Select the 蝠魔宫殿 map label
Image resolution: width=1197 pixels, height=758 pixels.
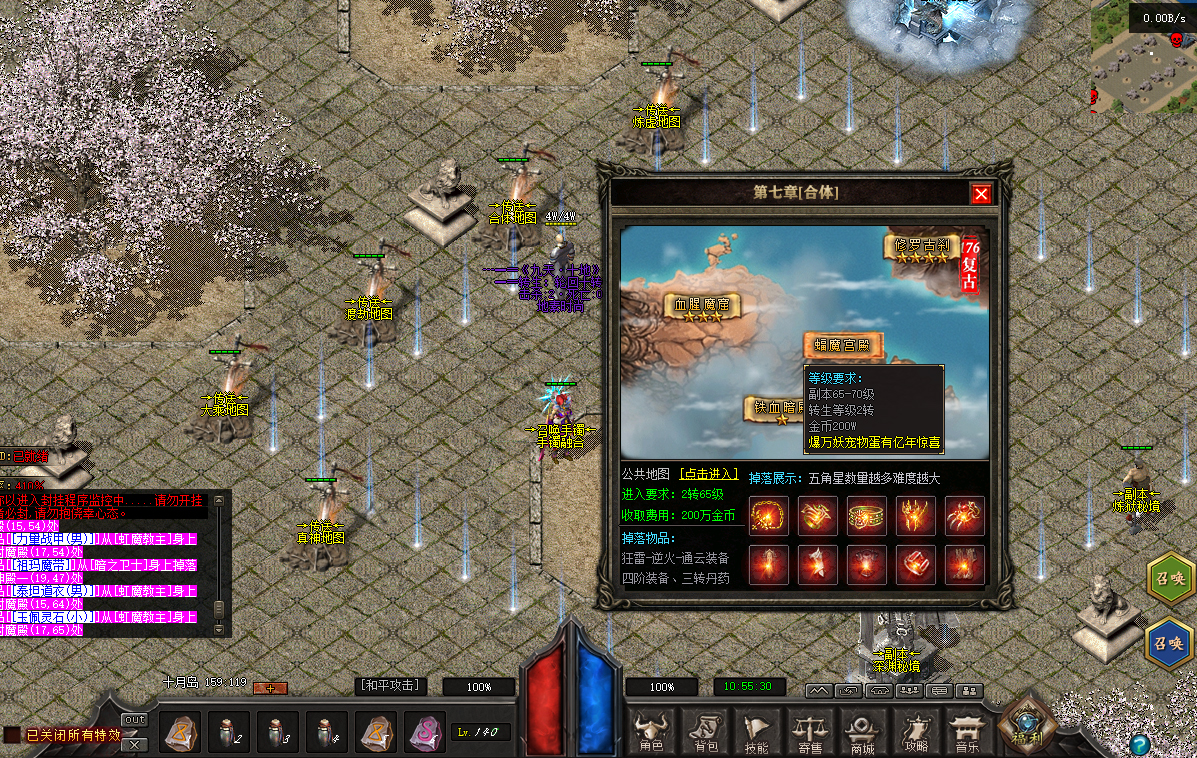844,346
